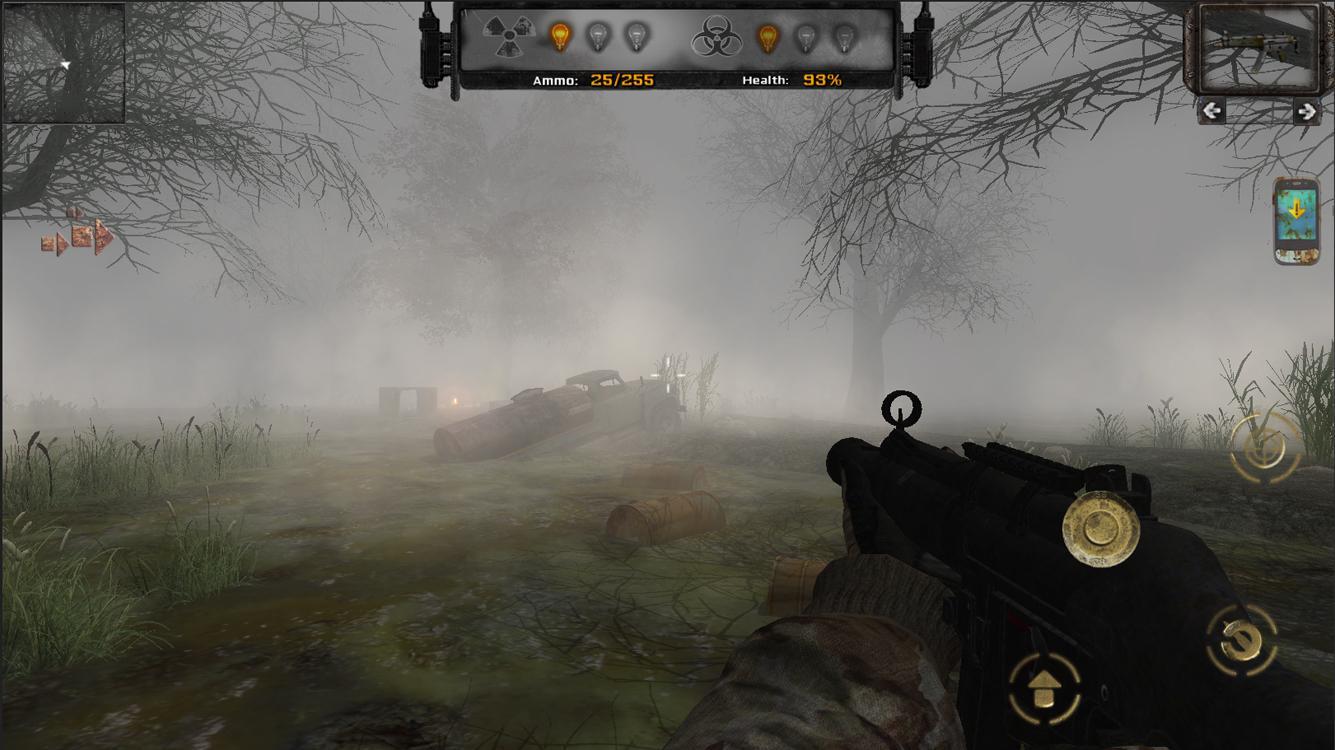Activate the crosshair aim button
Viewport: 1335px width, 750px height.
tap(1266, 447)
